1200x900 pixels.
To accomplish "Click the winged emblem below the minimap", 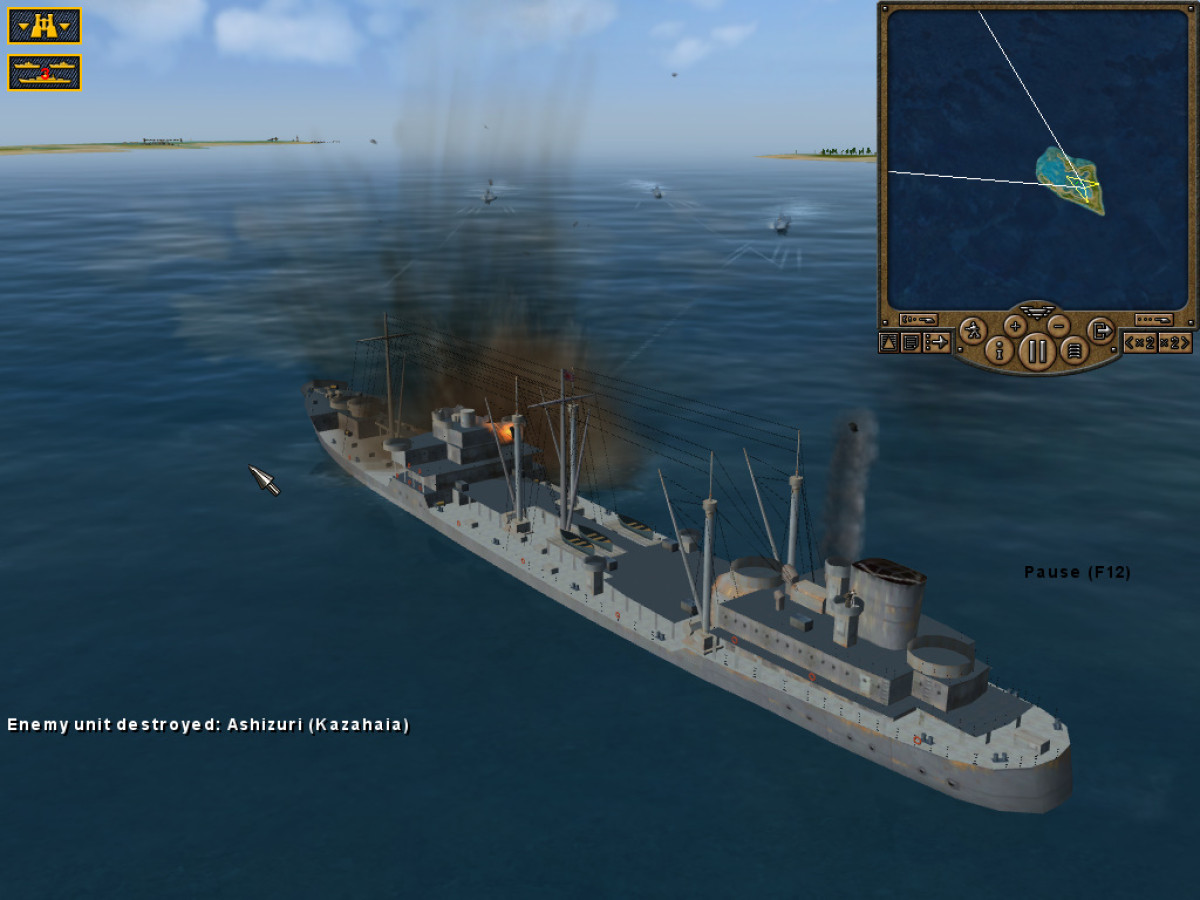I will (1037, 312).
